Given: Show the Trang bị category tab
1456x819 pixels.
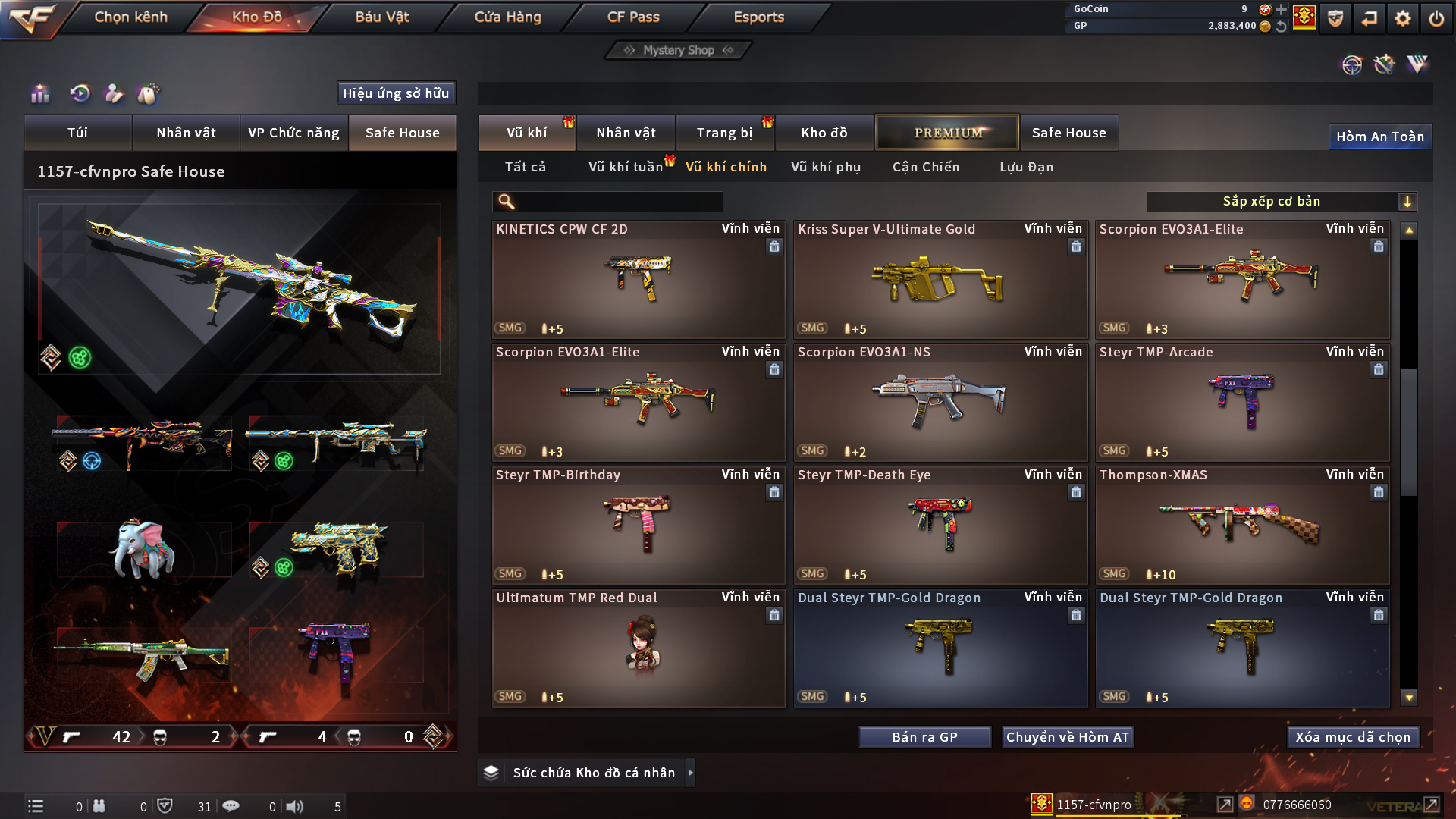Looking at the screenshot, I should pos(724,133).
